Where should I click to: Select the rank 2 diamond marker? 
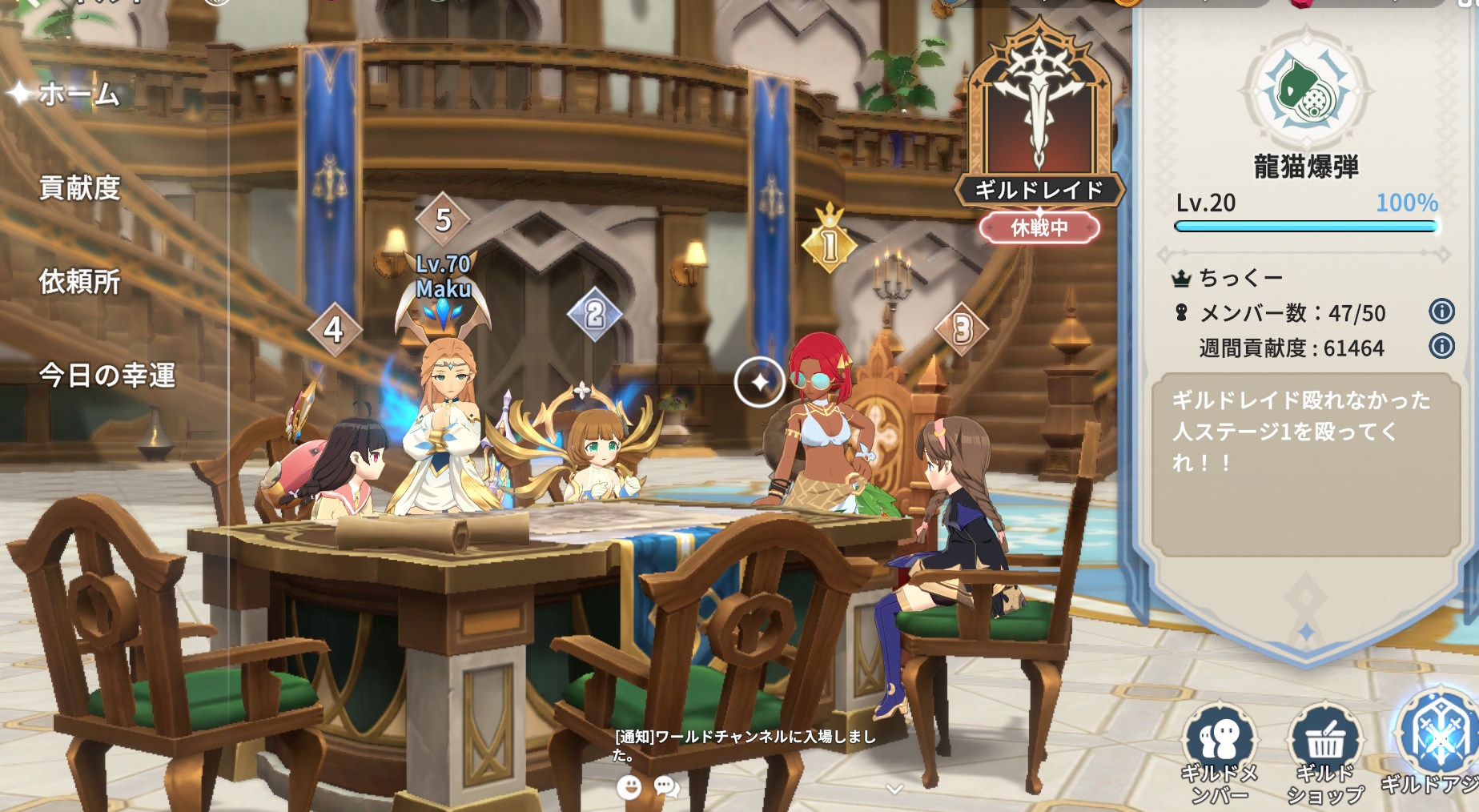click(x=594, y=314)
